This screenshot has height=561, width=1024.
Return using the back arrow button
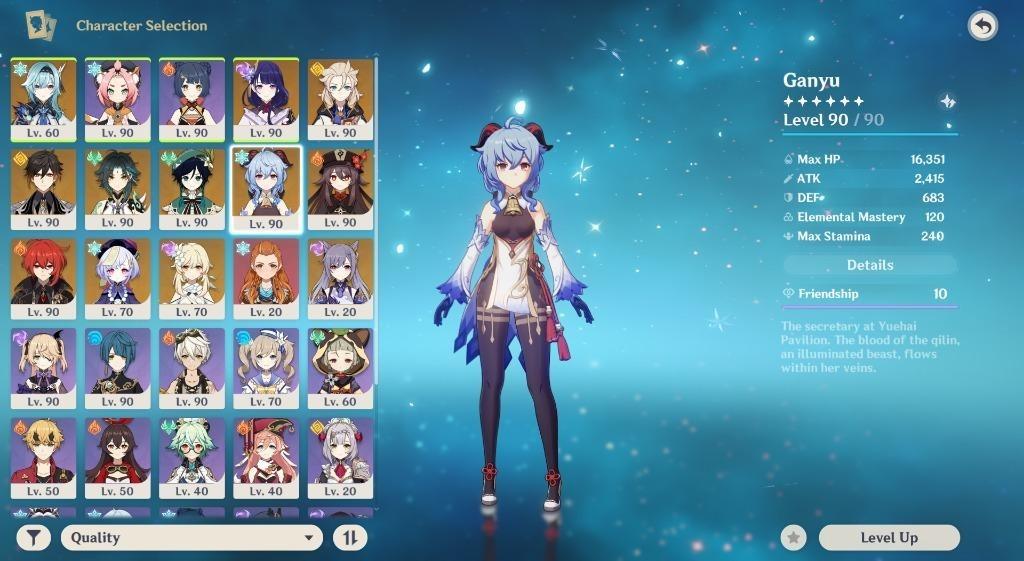click(983, 26)
